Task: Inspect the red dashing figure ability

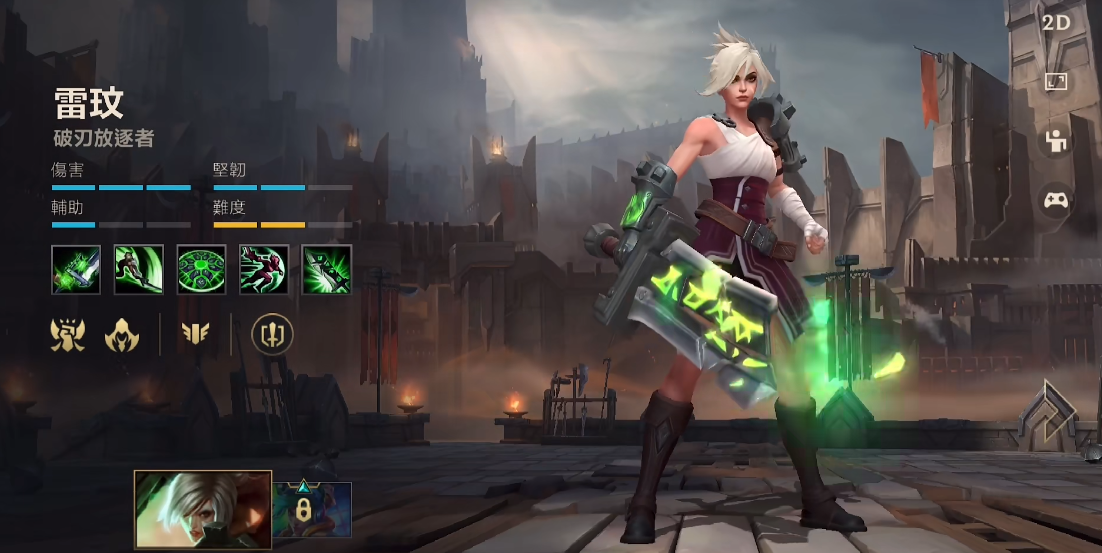Action: click(264, 269)
